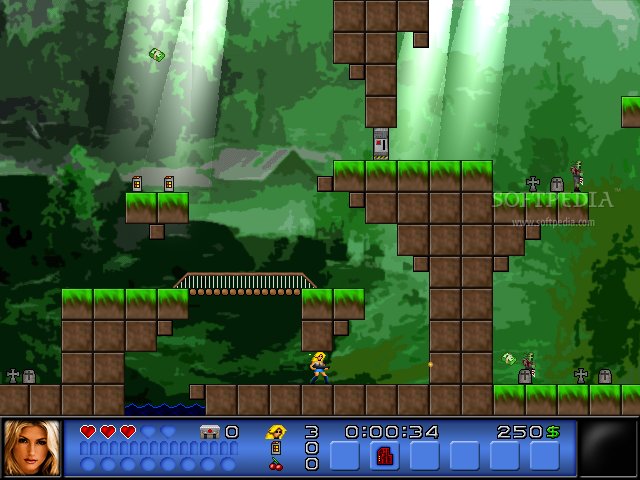The width and height of the screenshot is (640, 480).
Task: Click the black orb on the HUD
Action: pos(608,448)
